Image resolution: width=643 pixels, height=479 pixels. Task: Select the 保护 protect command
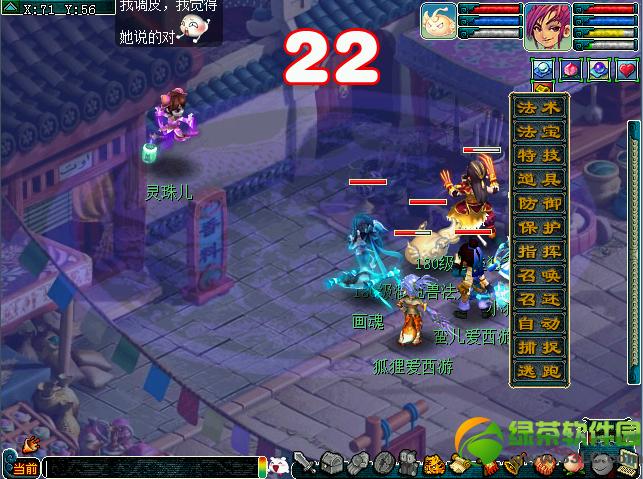(539, 228)
